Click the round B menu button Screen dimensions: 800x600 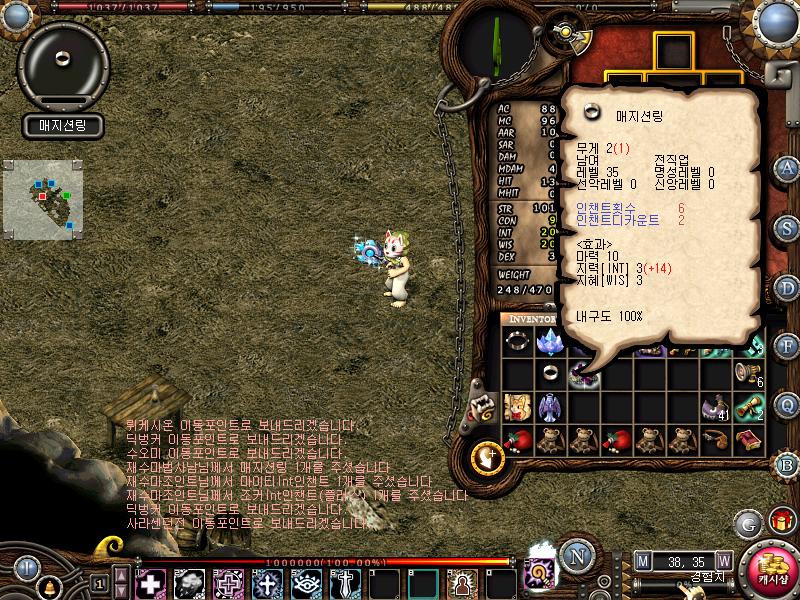787,464
